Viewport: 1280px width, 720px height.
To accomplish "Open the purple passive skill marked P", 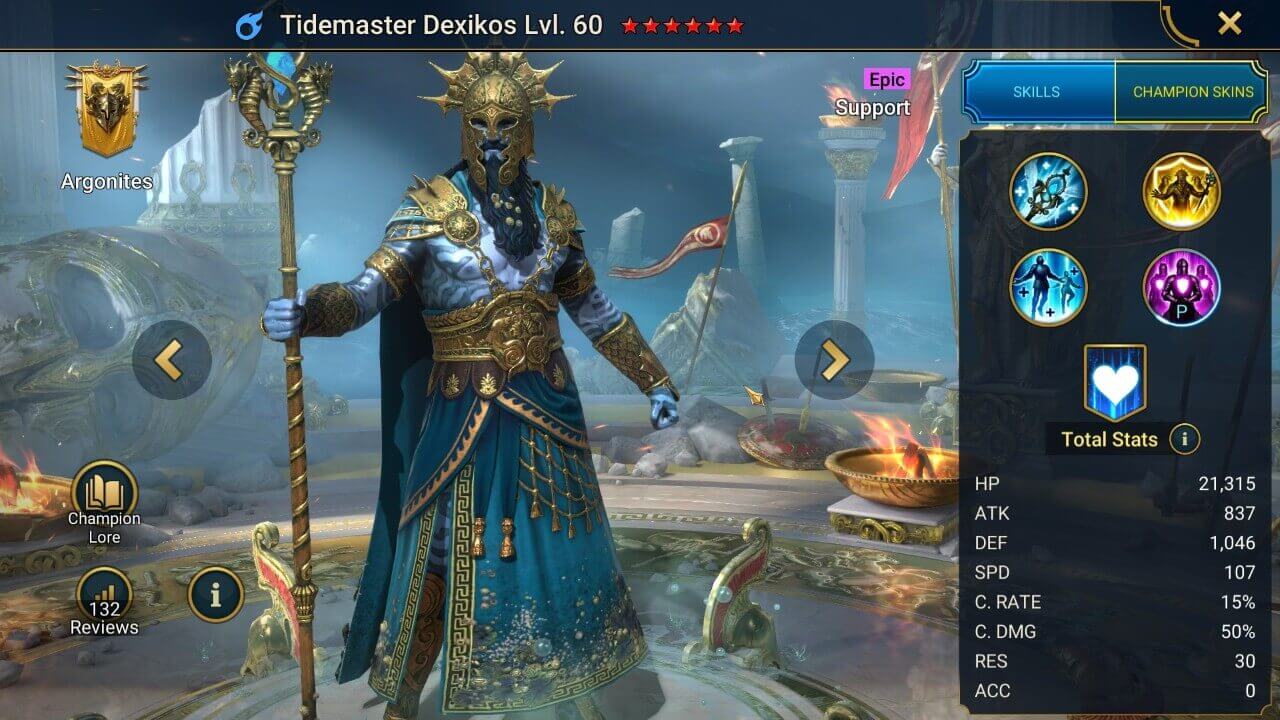I will 1182,288.
